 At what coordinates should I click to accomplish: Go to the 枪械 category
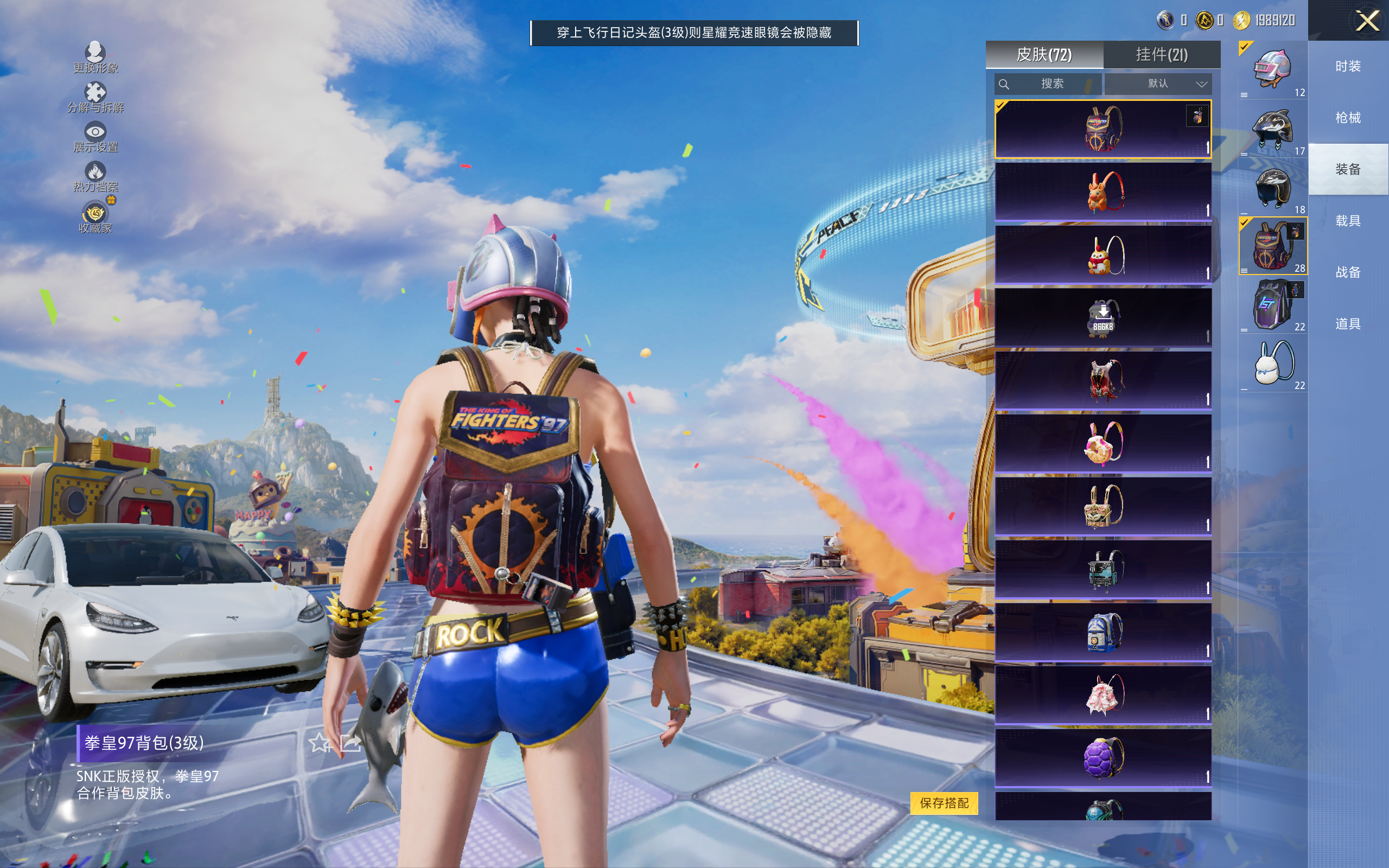(x=1347, y=118)
